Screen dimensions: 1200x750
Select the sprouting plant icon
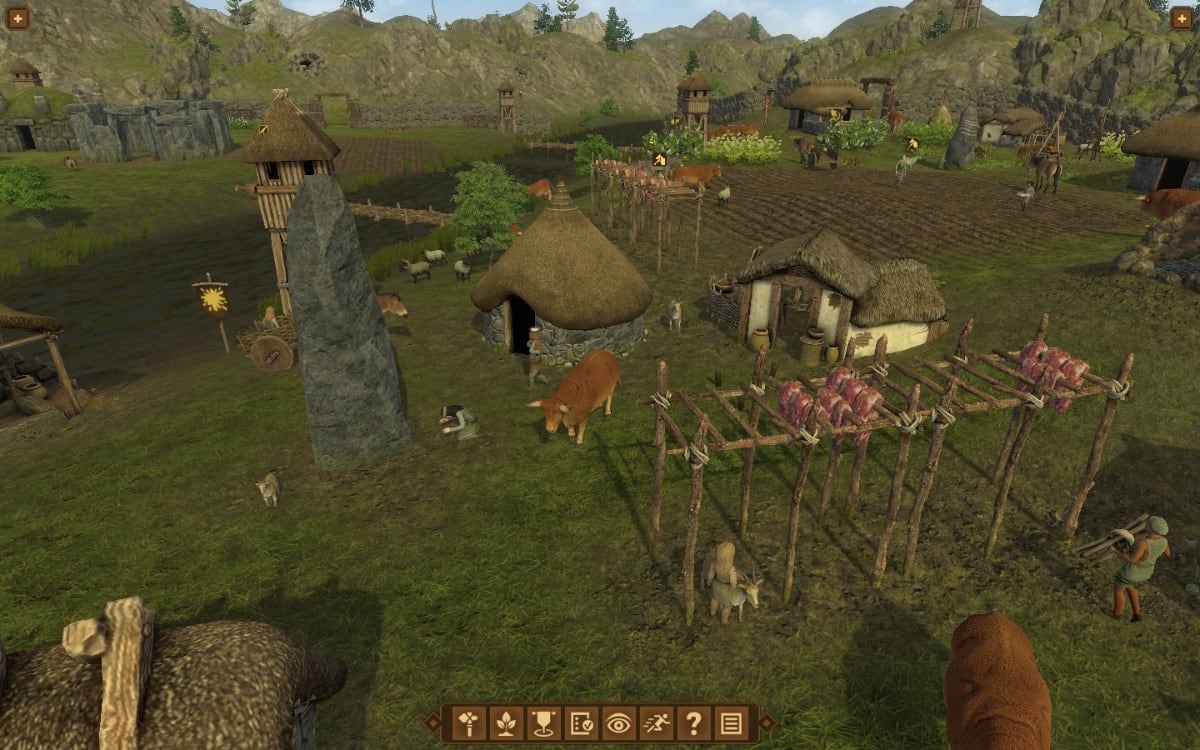pos(506,722)
